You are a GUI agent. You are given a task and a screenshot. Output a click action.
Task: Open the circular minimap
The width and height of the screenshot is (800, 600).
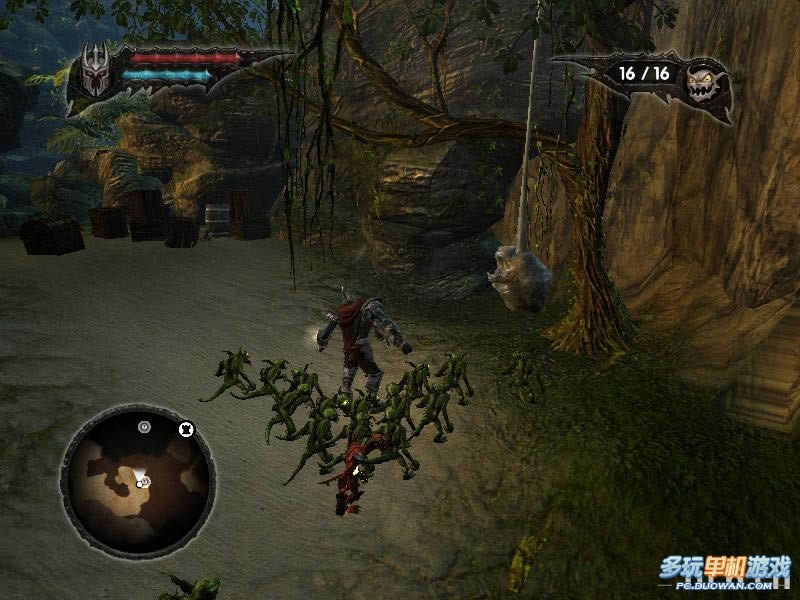tap(138, 479)
